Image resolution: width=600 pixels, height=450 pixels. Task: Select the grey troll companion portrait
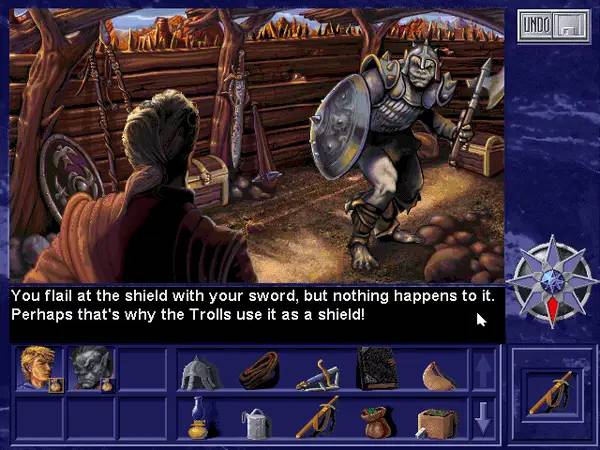point(91,368)
